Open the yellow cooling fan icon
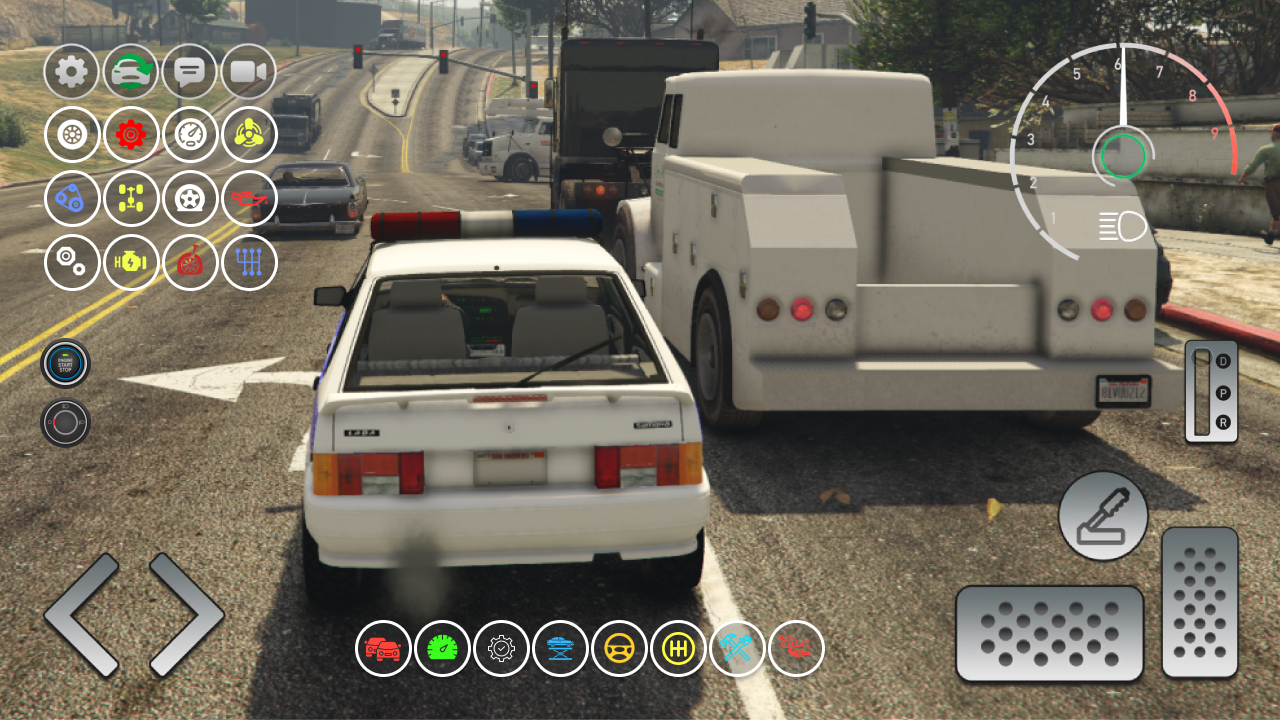This screenshot has height=720, width=1280. [x=248, y=135]
